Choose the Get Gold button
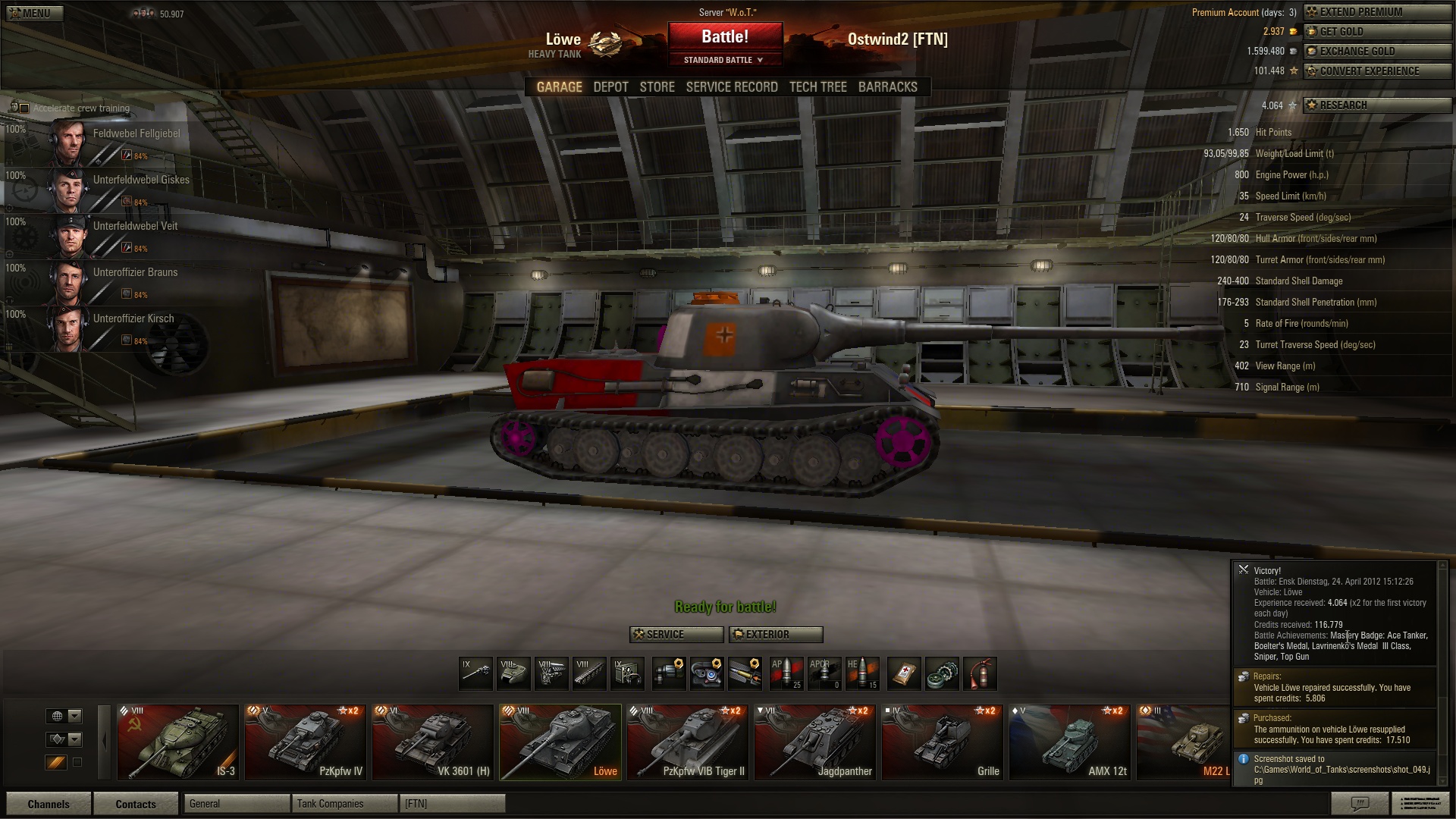Image resolution: width=1456 pixels, height=819 pixels. [x=1376, y=32]
